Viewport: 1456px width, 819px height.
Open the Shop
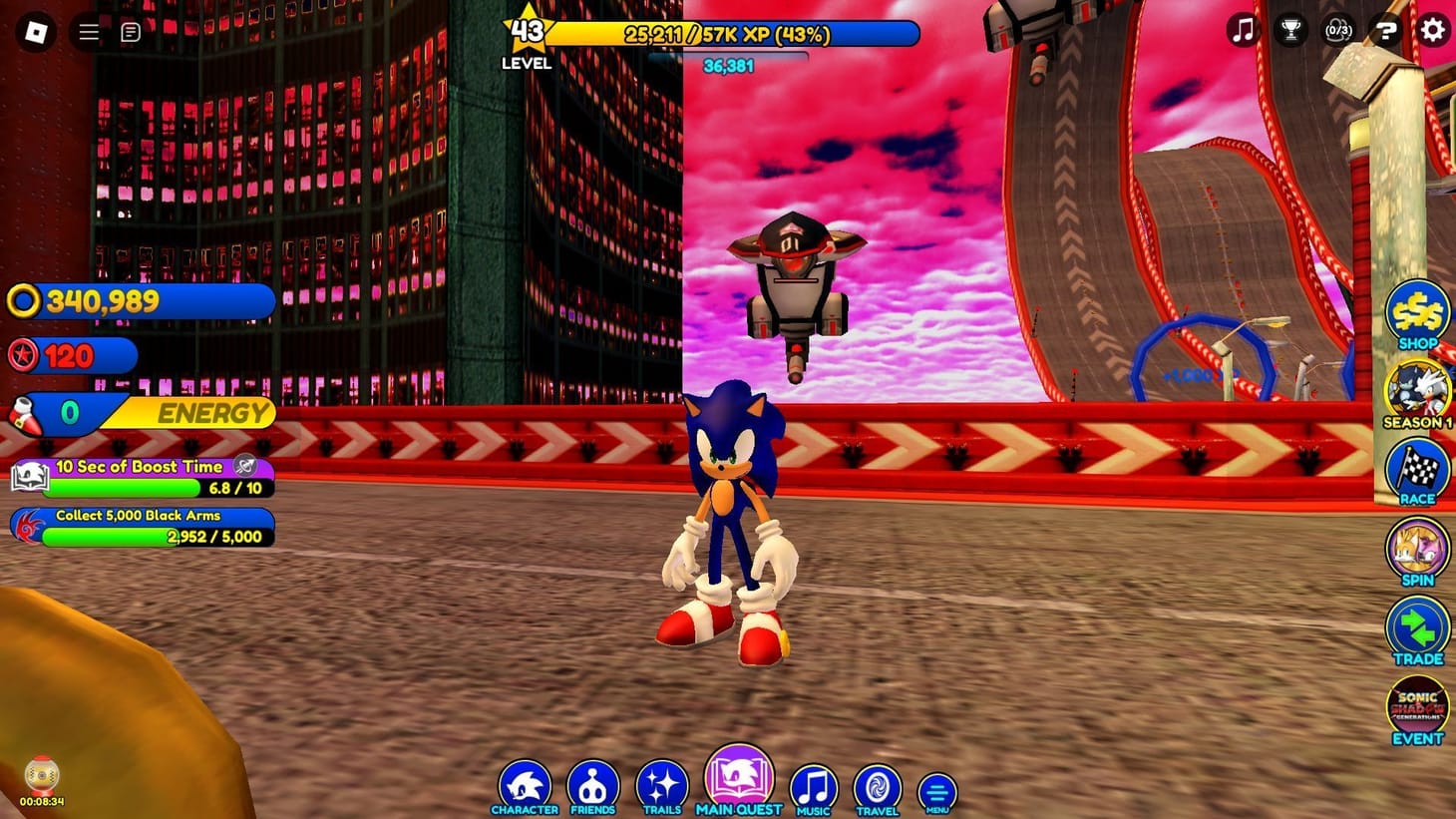pyautogui.click(x=1416, y=314)
